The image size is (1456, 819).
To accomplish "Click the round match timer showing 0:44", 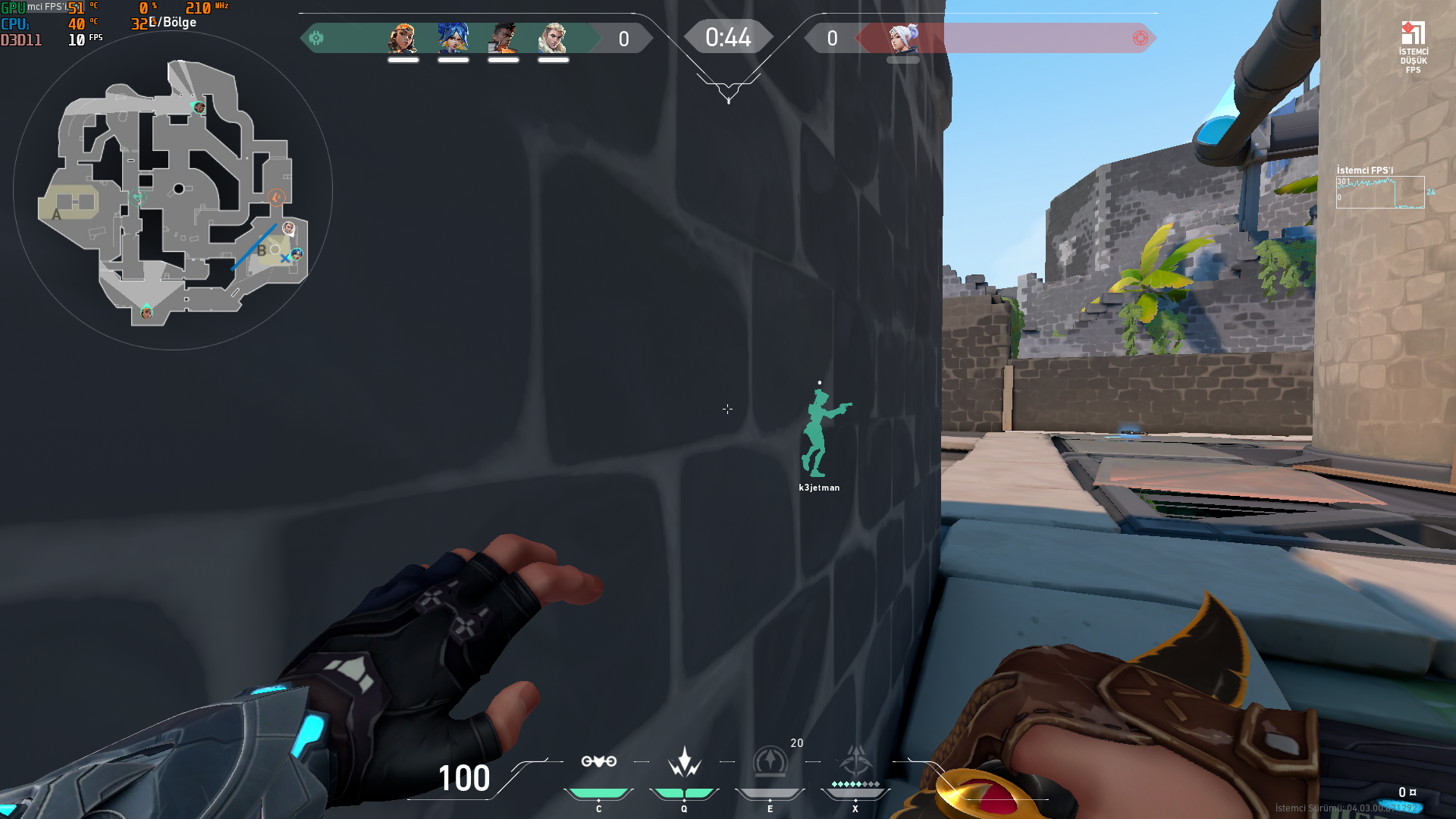I will [728, 36].
